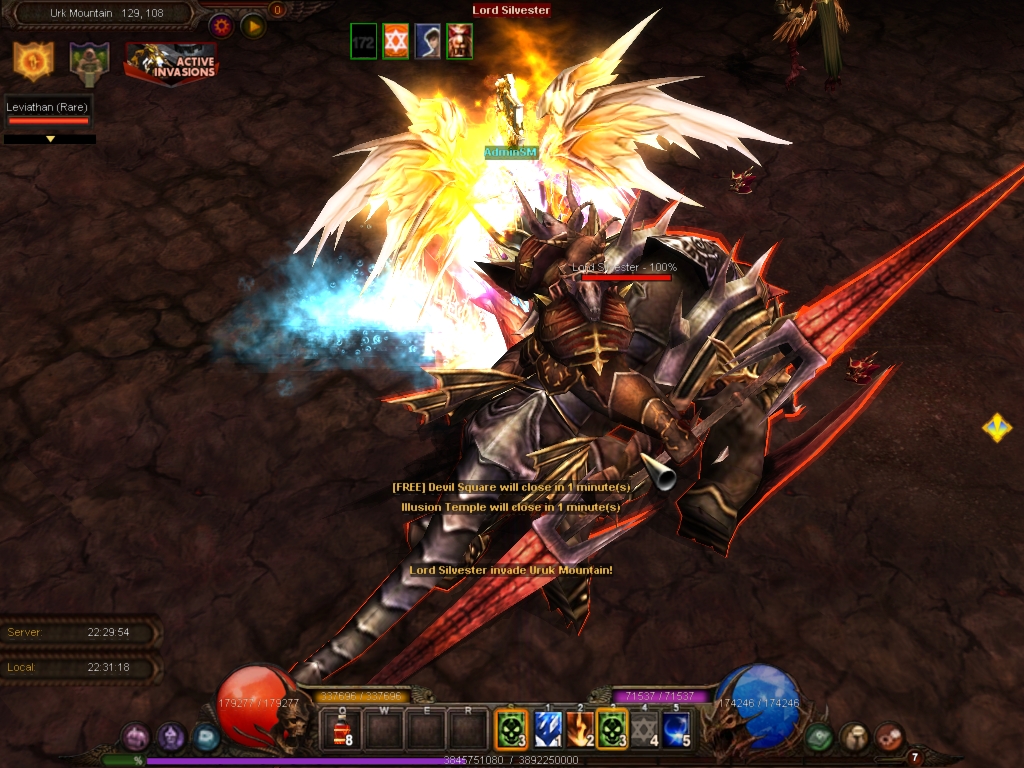Click the yellow play arrow button

pyautogui.click(x=253, y=26)
